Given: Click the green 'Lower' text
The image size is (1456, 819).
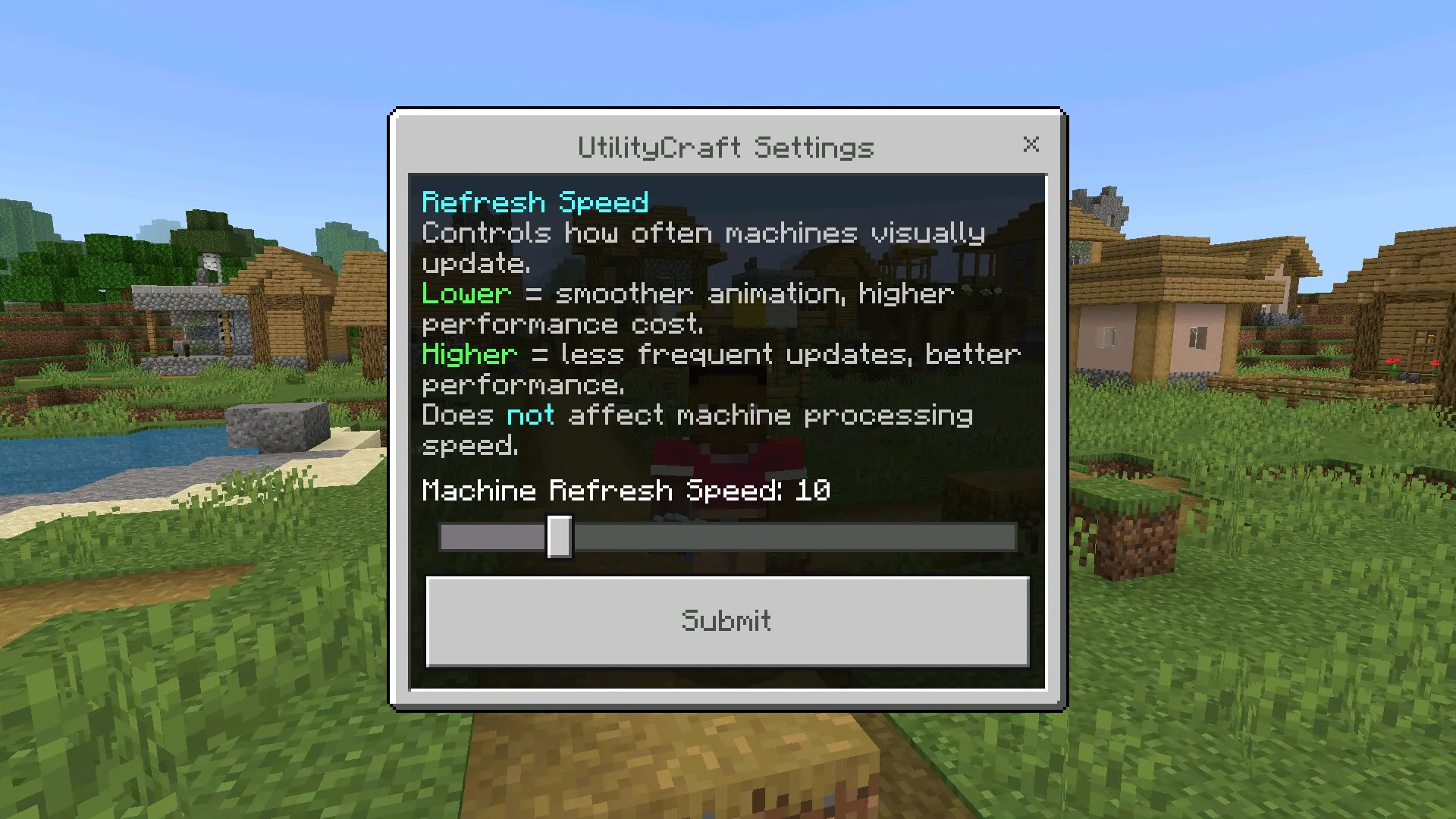Looking at the screenshot, I should tap(466, 294).
